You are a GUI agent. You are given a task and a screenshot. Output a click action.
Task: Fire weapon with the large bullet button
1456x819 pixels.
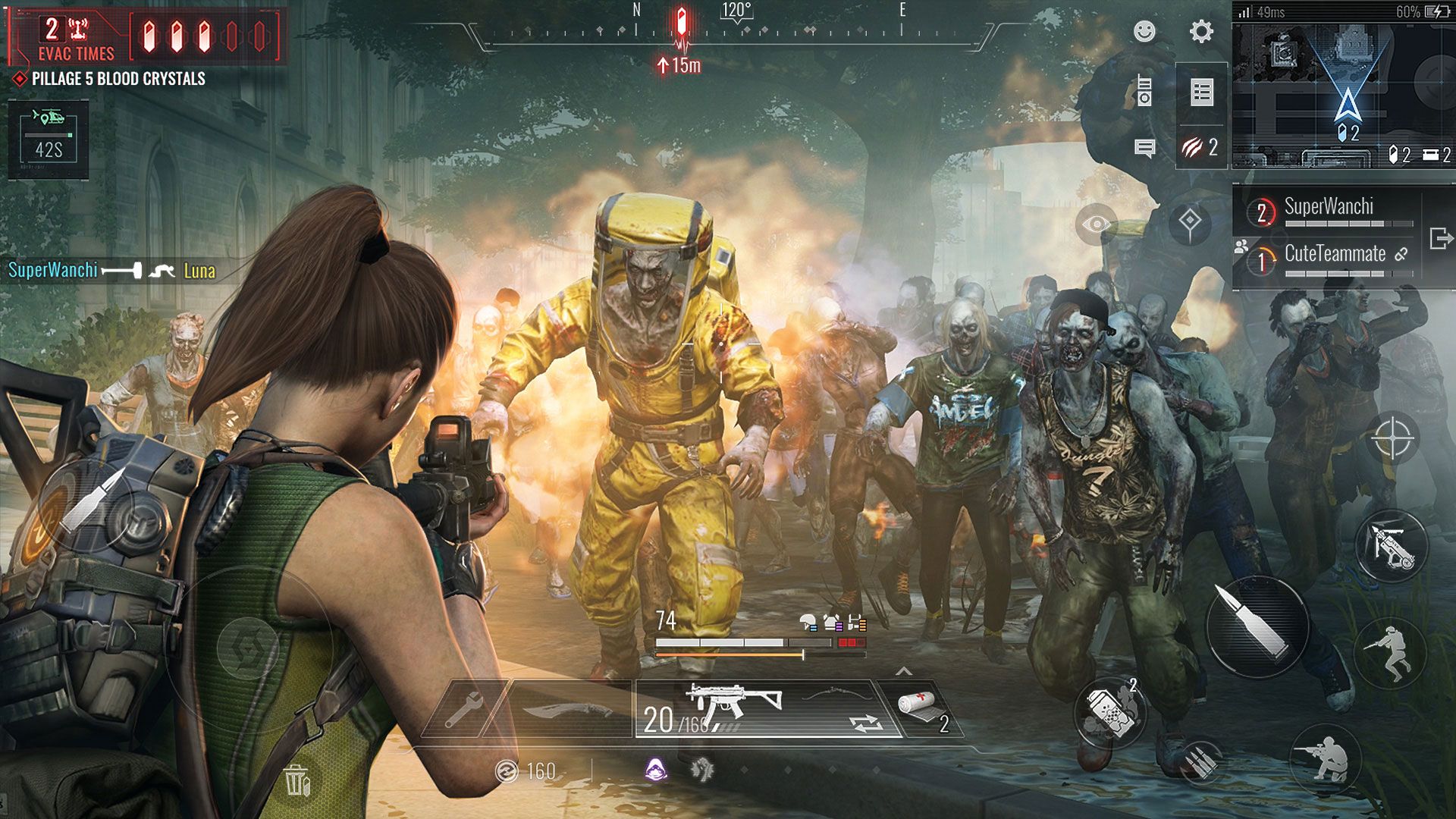(x=1257, y=626)
